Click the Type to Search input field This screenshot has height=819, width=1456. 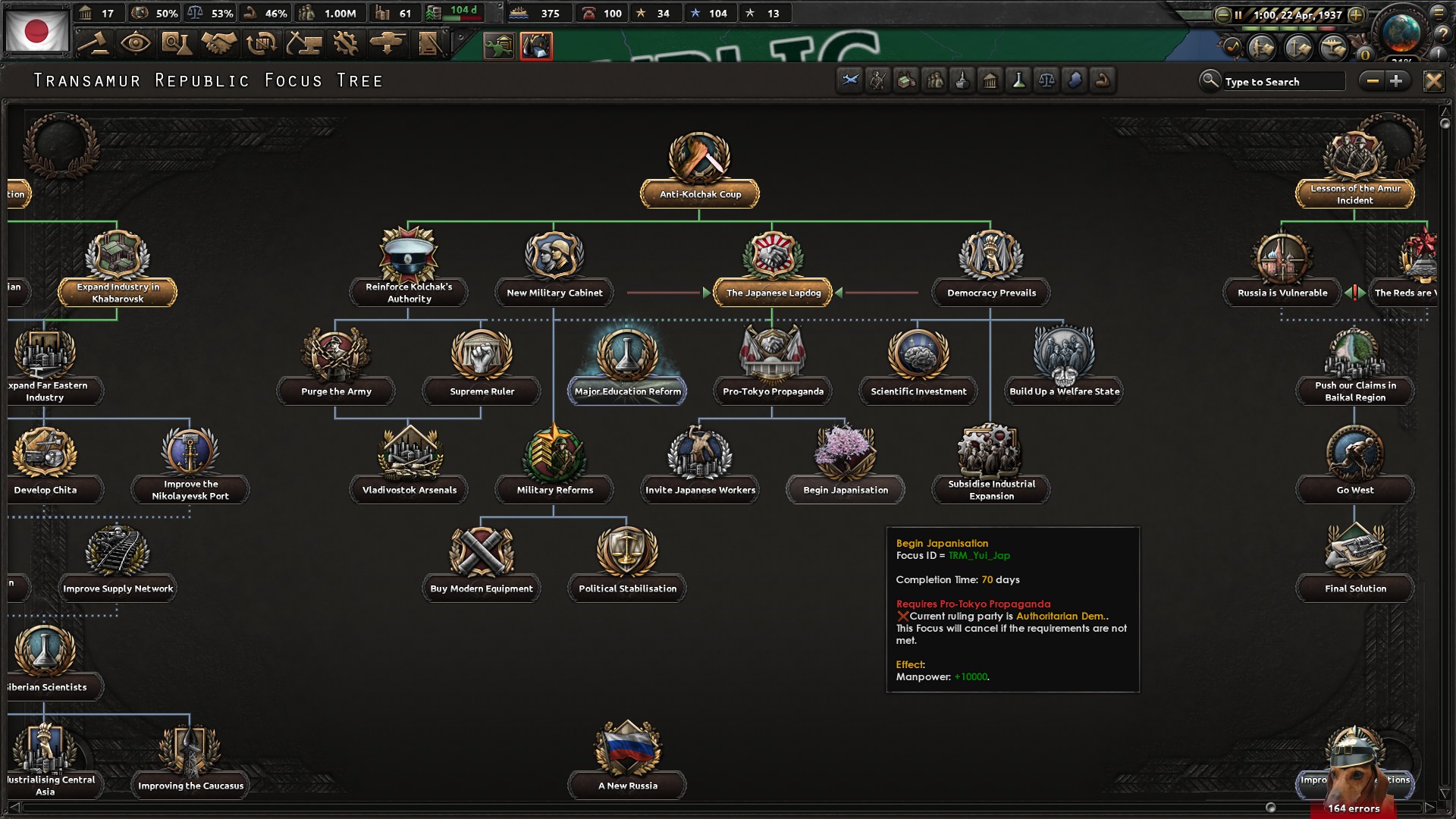tap(1282, 81)
